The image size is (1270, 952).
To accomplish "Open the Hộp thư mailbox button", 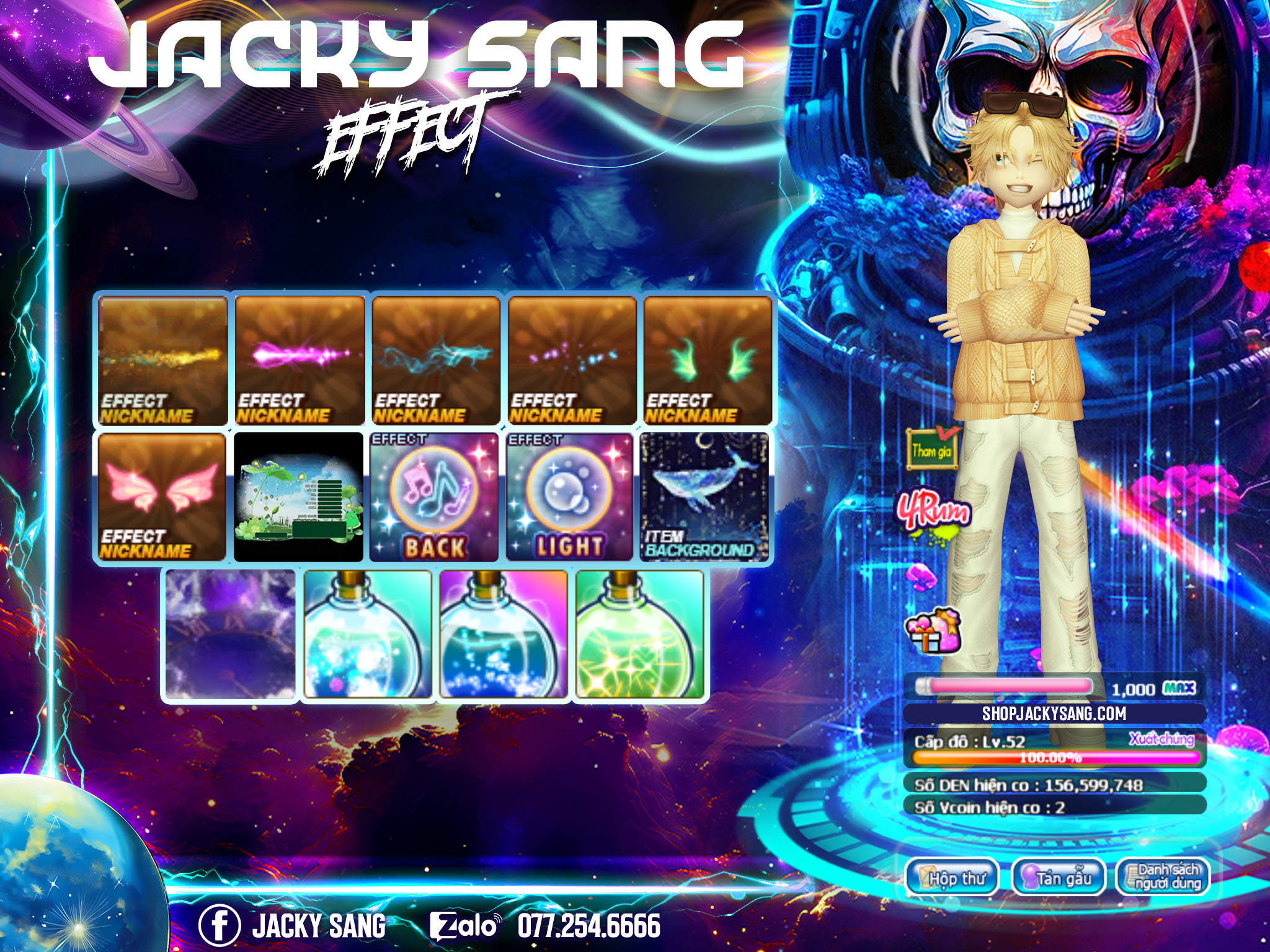I will coord(952,878).
